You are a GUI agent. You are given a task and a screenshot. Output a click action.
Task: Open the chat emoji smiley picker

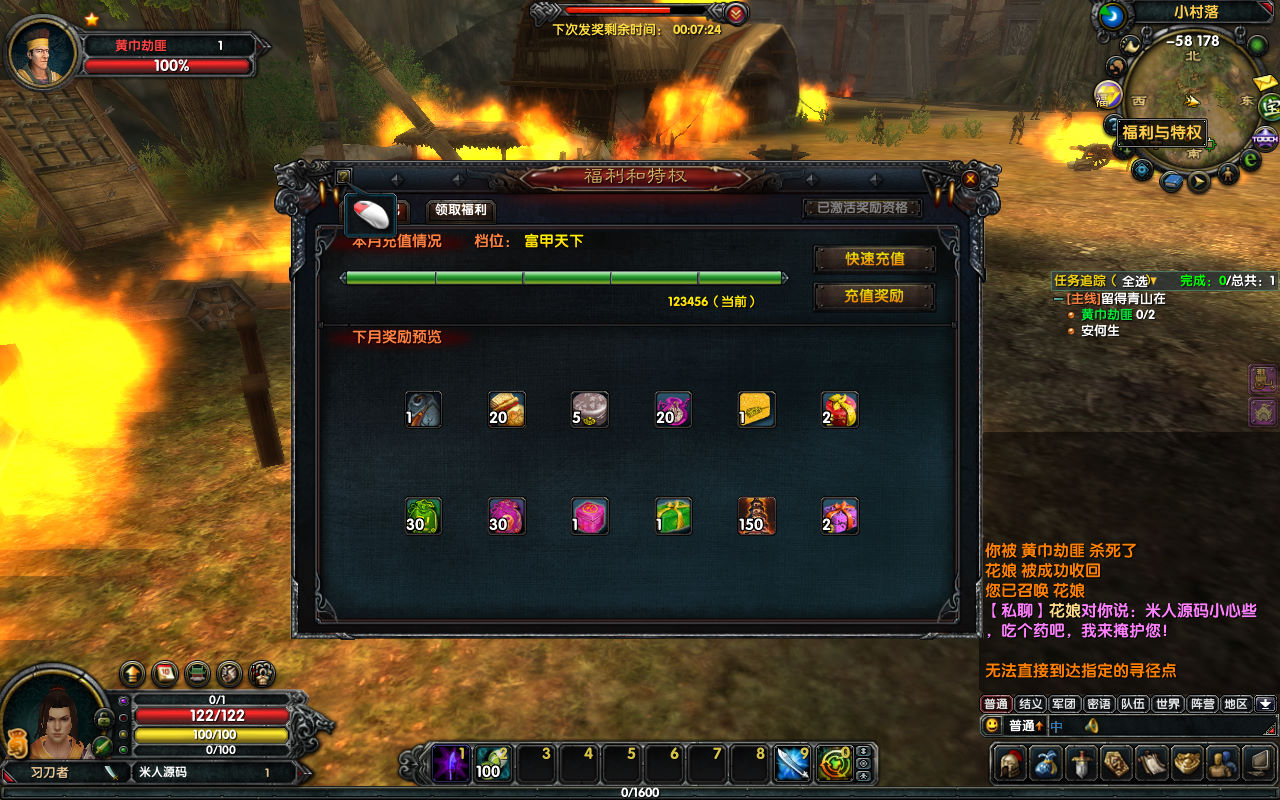click(992, 725)
